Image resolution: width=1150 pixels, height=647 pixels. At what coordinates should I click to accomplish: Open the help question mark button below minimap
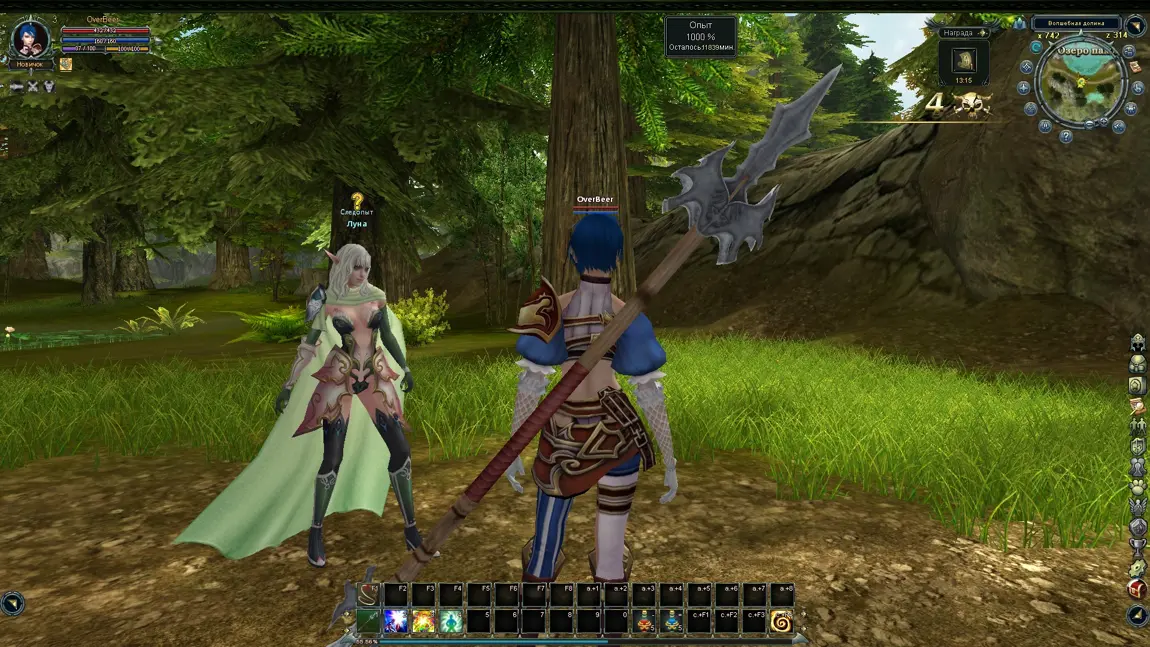pyautogui.click(x=1066, y=136)
